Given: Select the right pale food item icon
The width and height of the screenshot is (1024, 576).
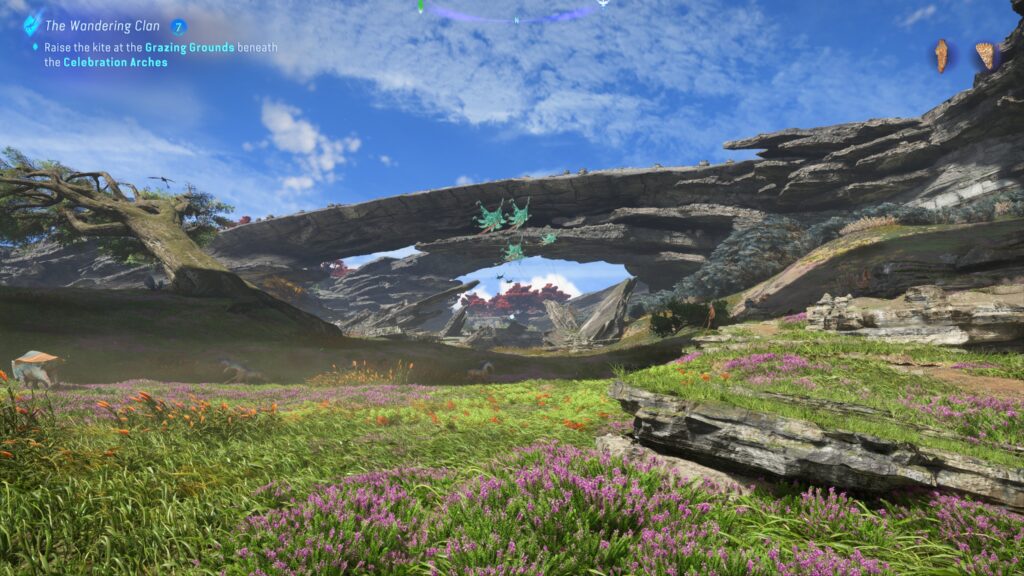Looking at the screenshot, I should [985, 55].
